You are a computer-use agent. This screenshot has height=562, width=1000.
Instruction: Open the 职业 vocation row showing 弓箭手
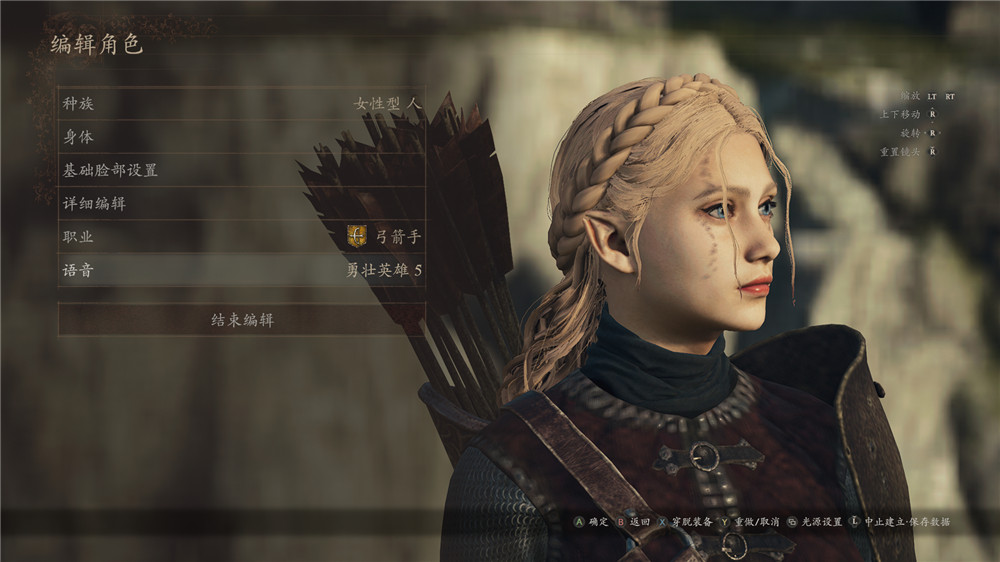[x=240, y=237]
